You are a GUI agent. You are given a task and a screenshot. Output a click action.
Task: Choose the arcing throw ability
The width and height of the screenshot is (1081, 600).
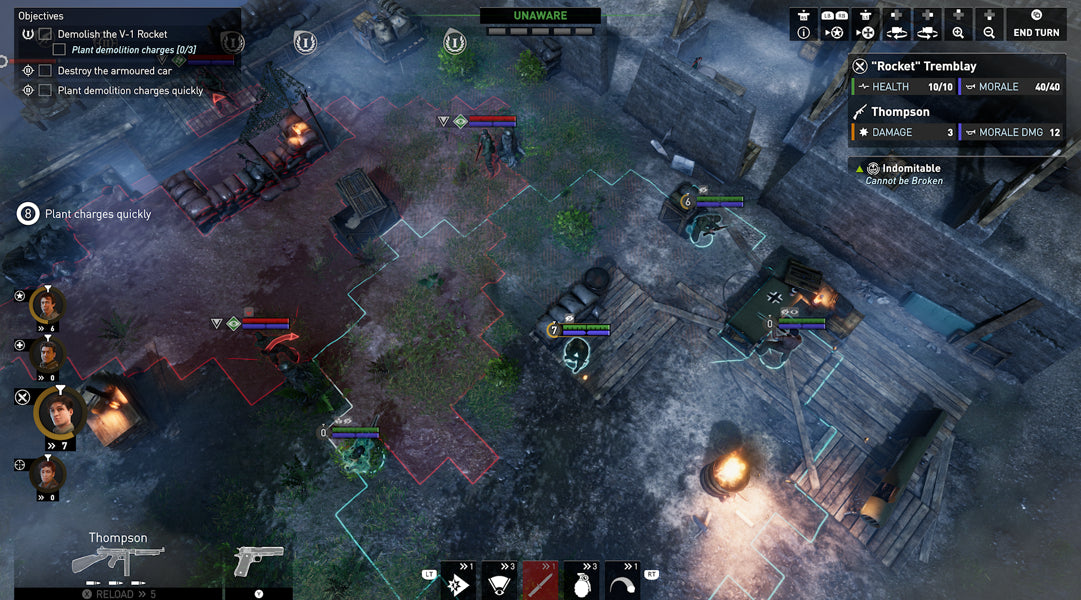click(x=622, y=580)
